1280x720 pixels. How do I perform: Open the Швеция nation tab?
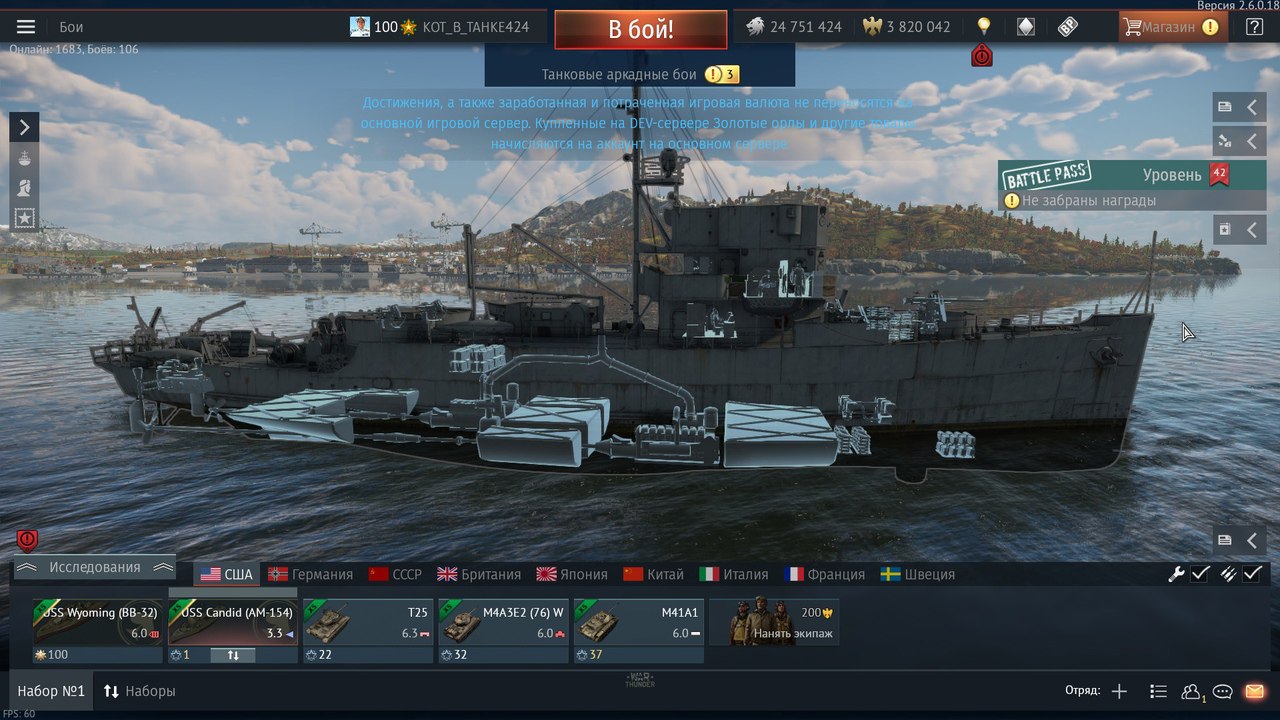918,574
